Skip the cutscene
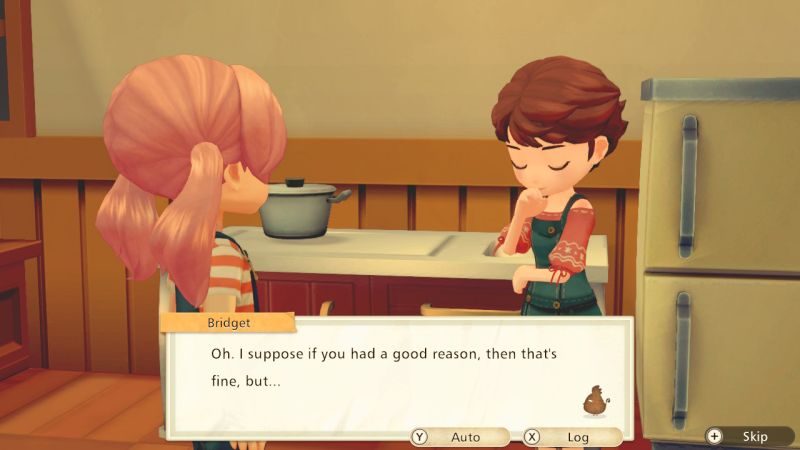 (x=746, y=436)
